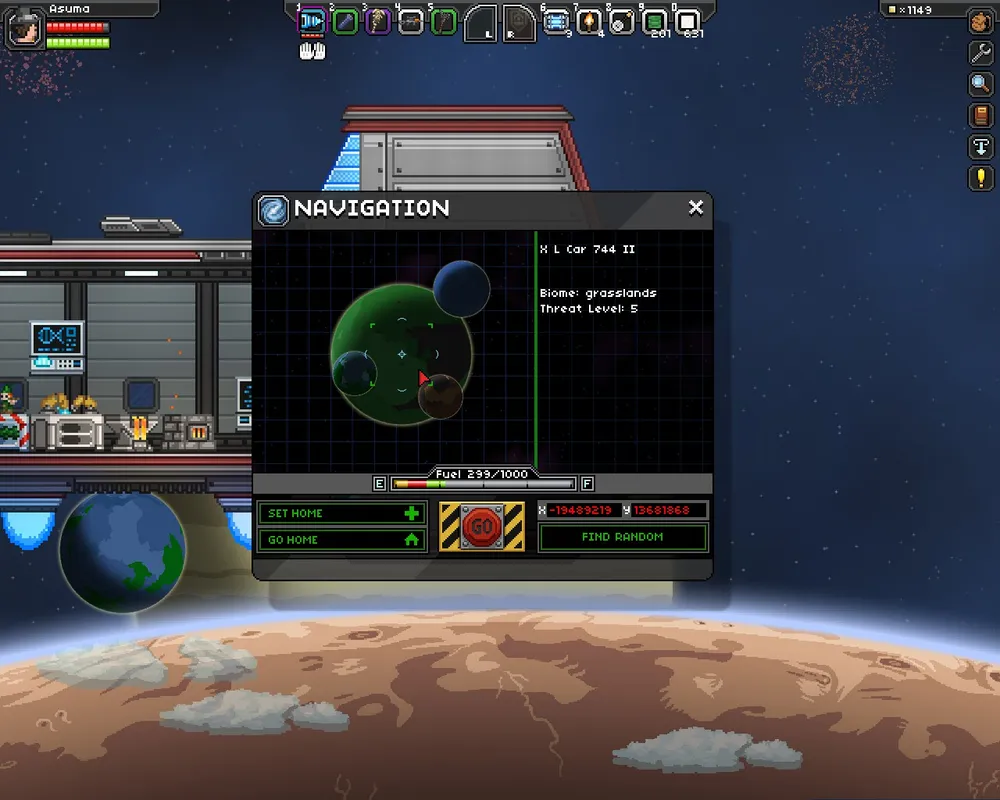The image size is (1000, 800).
Task: Open the yellow exclamation quest icon
Action: tap(980, 179)
